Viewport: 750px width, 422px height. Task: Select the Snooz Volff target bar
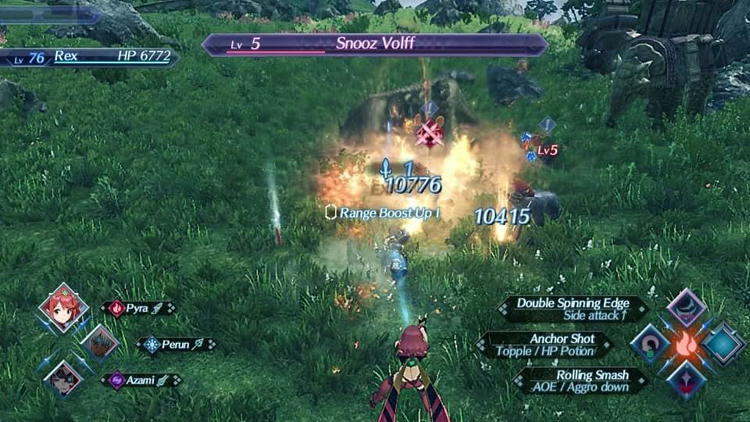click(374, 45)
